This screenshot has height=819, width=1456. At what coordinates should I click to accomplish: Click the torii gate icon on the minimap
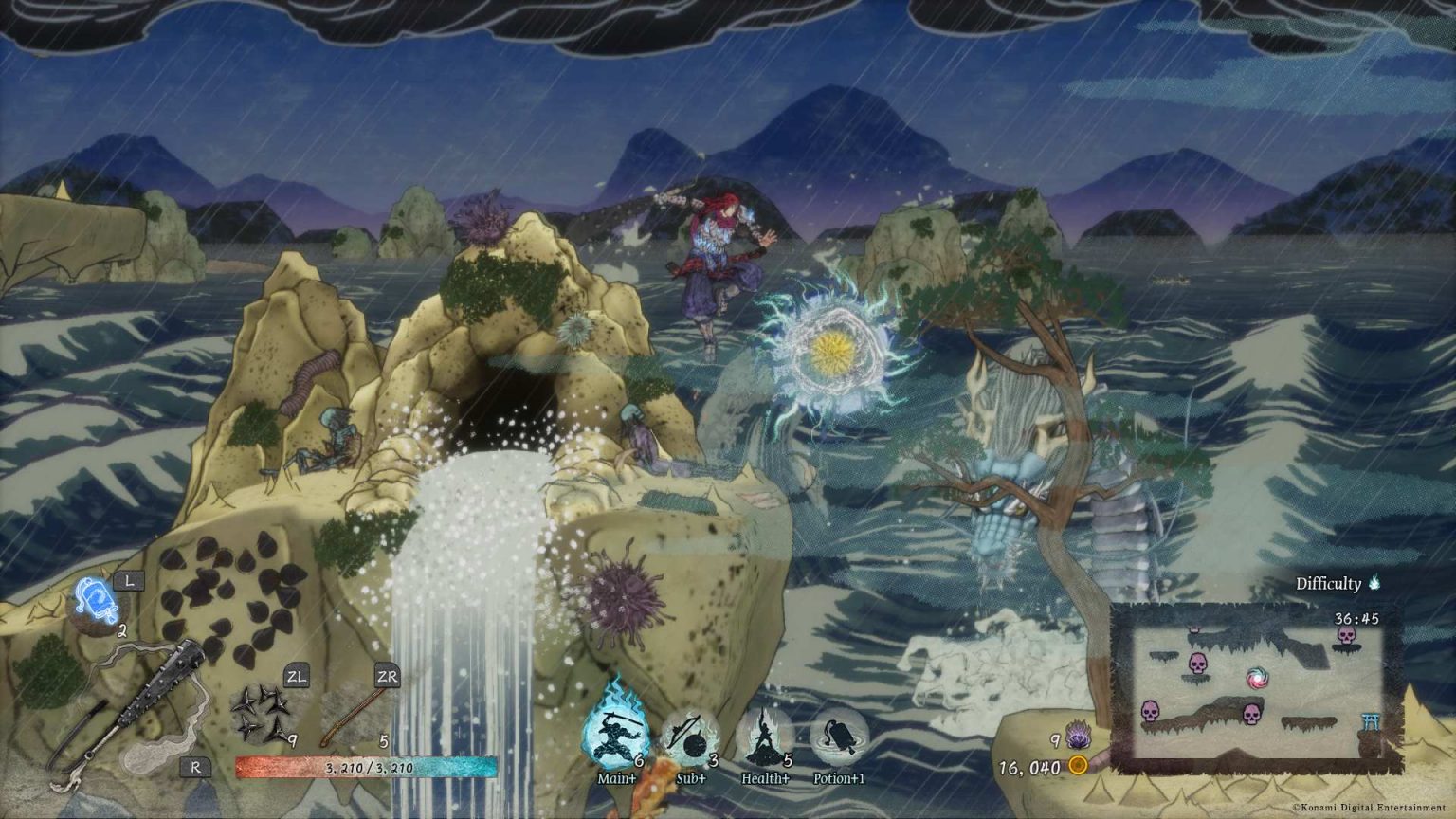pyautogui.click(x=1371, y=721)
